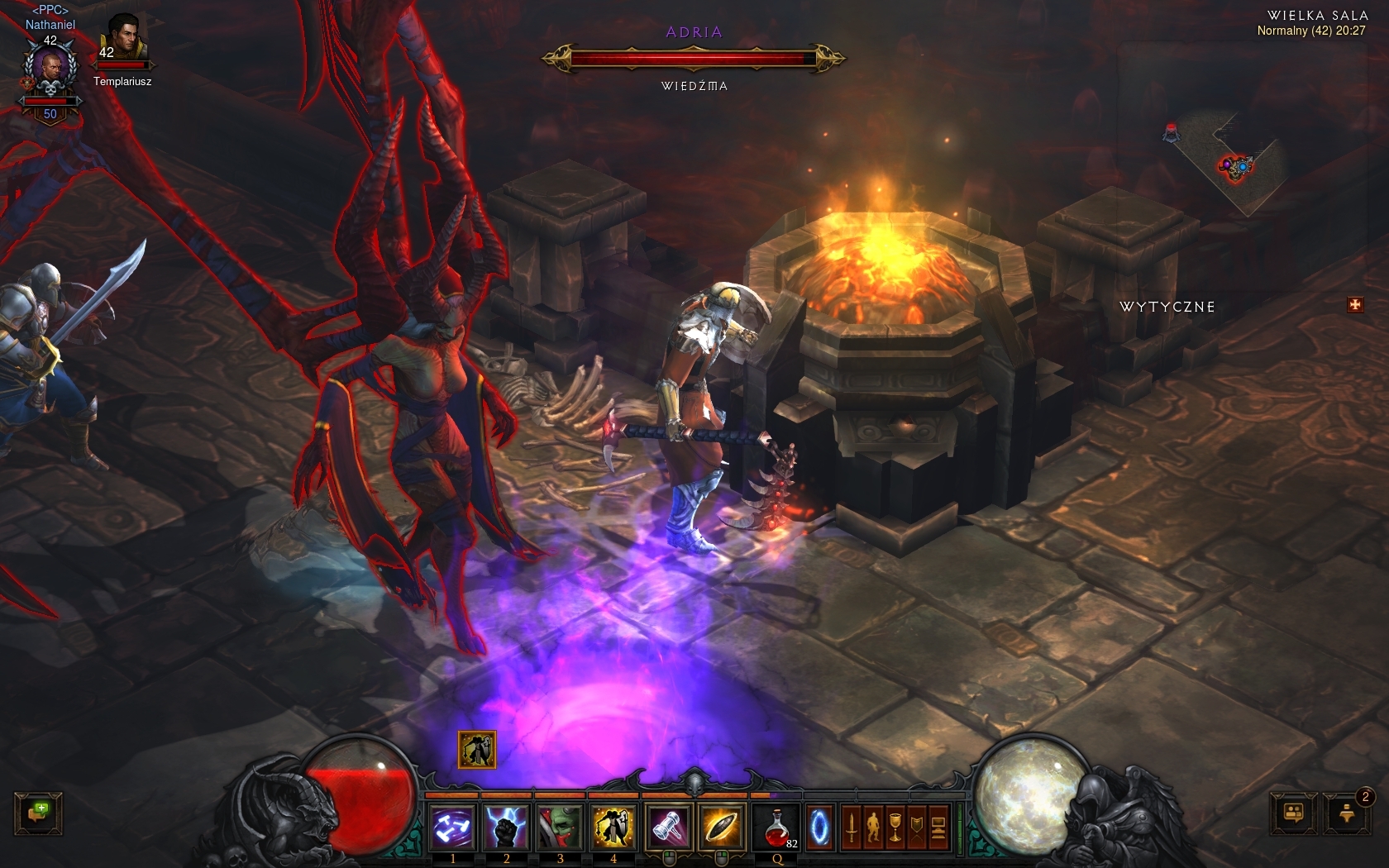Viewport: 1389px width, 868px height.
Task: Expand the Wytyczne objectives tracker
Action: click(1354, 305)
